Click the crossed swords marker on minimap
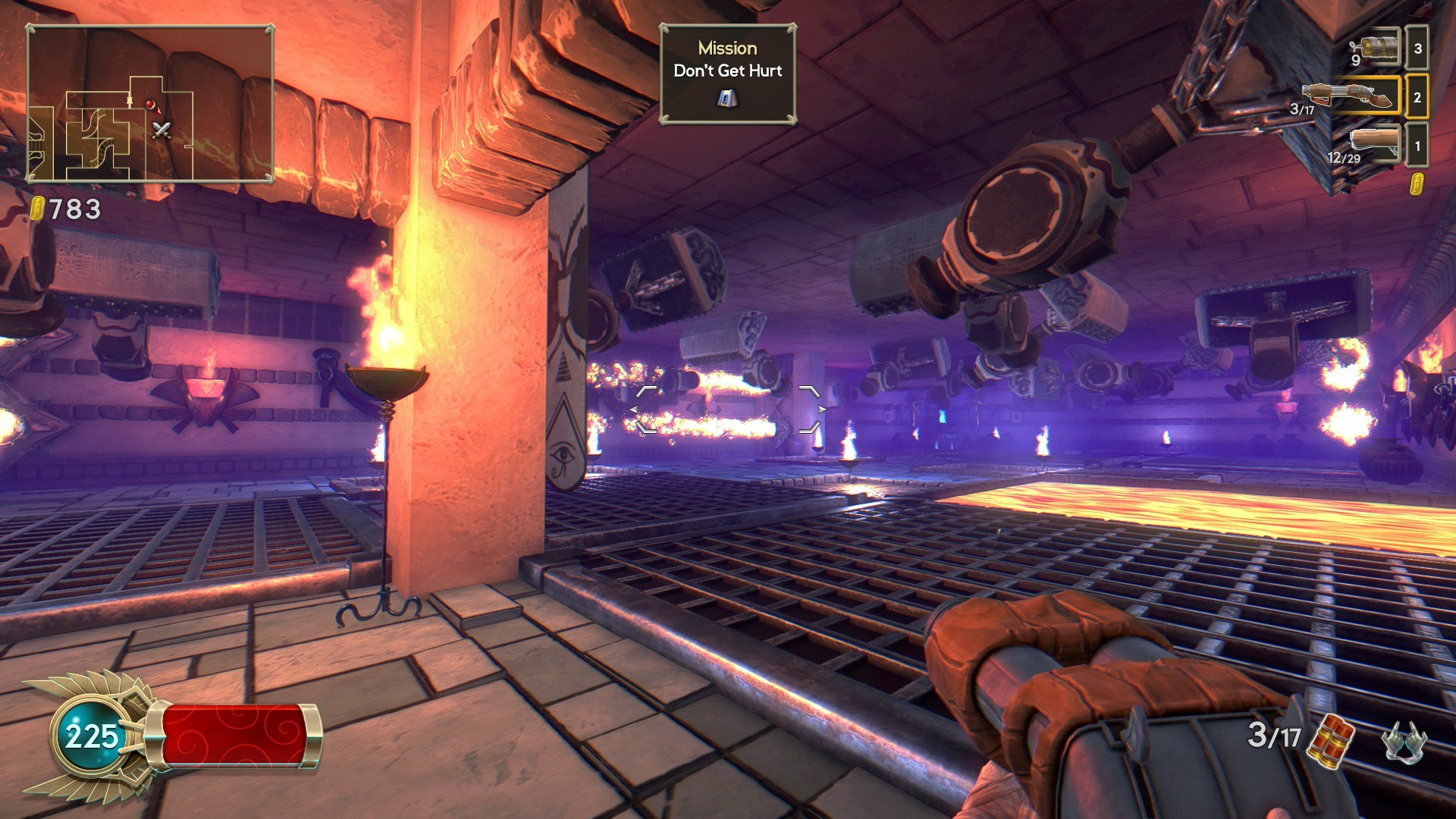The height and width of the screenshot is (819, 1456). [x=162, y=130]
